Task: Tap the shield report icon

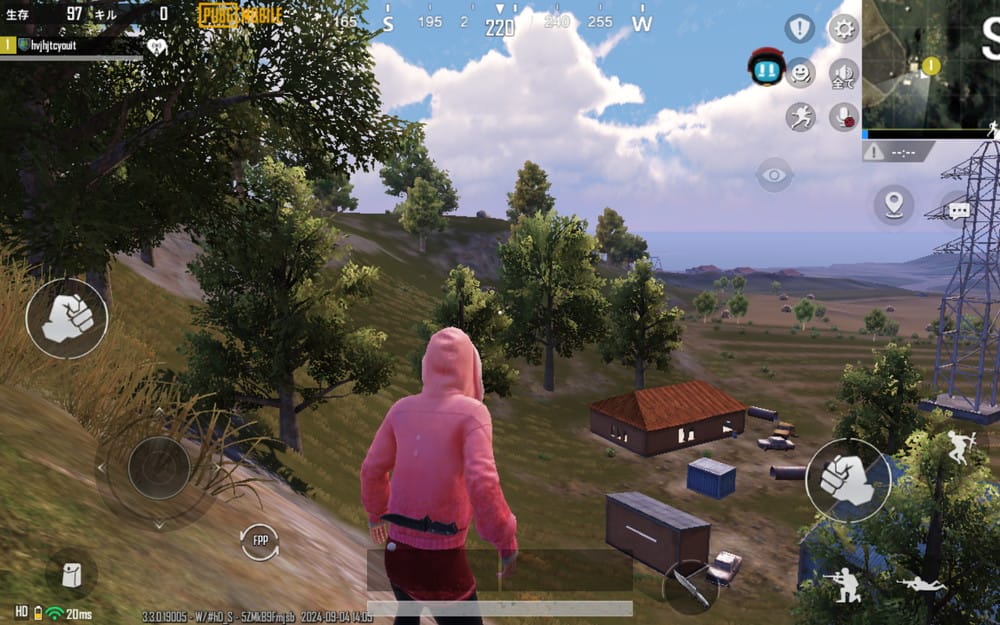Action: click(x=799, y=28)
